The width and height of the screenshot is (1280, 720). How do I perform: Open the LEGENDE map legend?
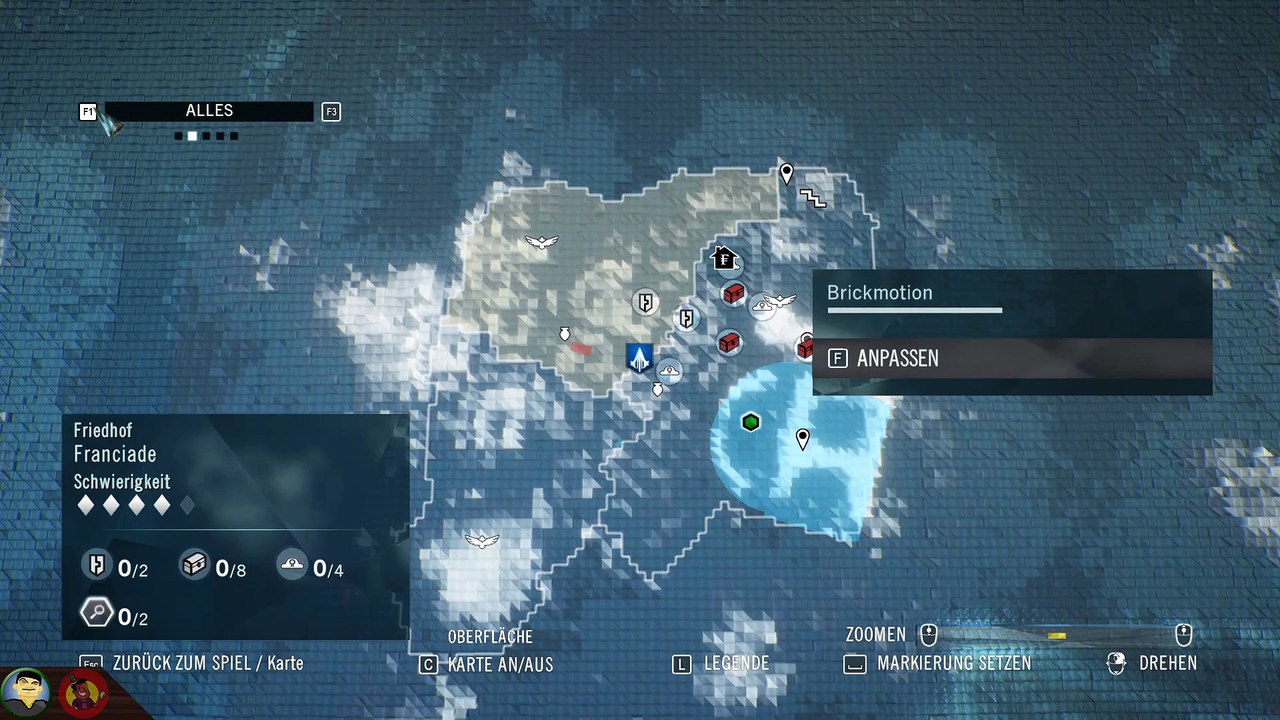pos(736,663)
